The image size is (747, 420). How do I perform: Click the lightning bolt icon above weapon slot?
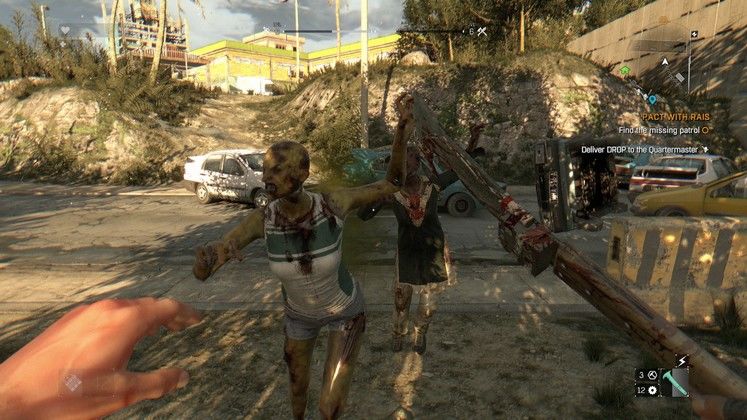click(x=682, y=360)
